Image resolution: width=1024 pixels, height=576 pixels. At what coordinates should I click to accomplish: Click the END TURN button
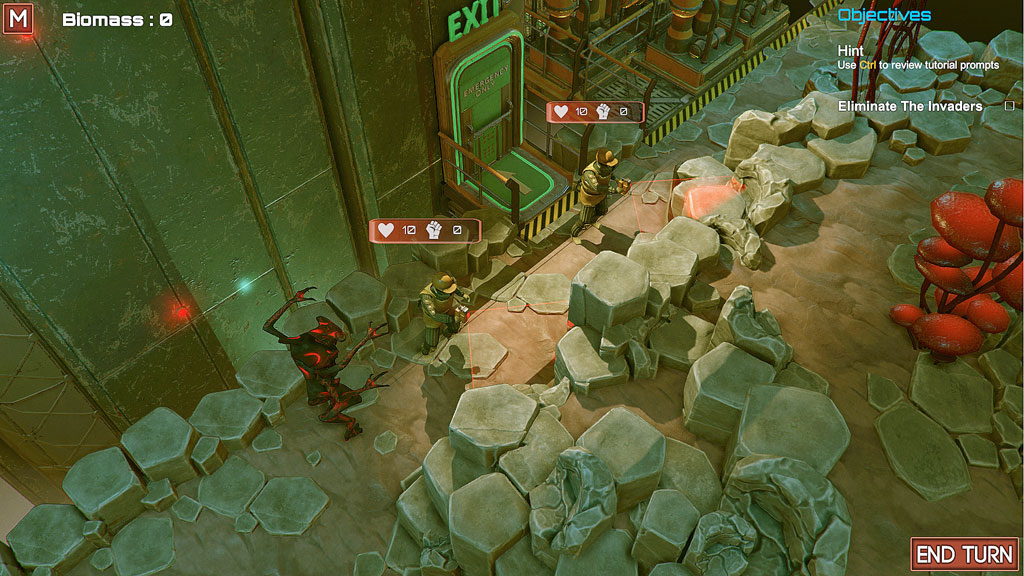[964, 554]
